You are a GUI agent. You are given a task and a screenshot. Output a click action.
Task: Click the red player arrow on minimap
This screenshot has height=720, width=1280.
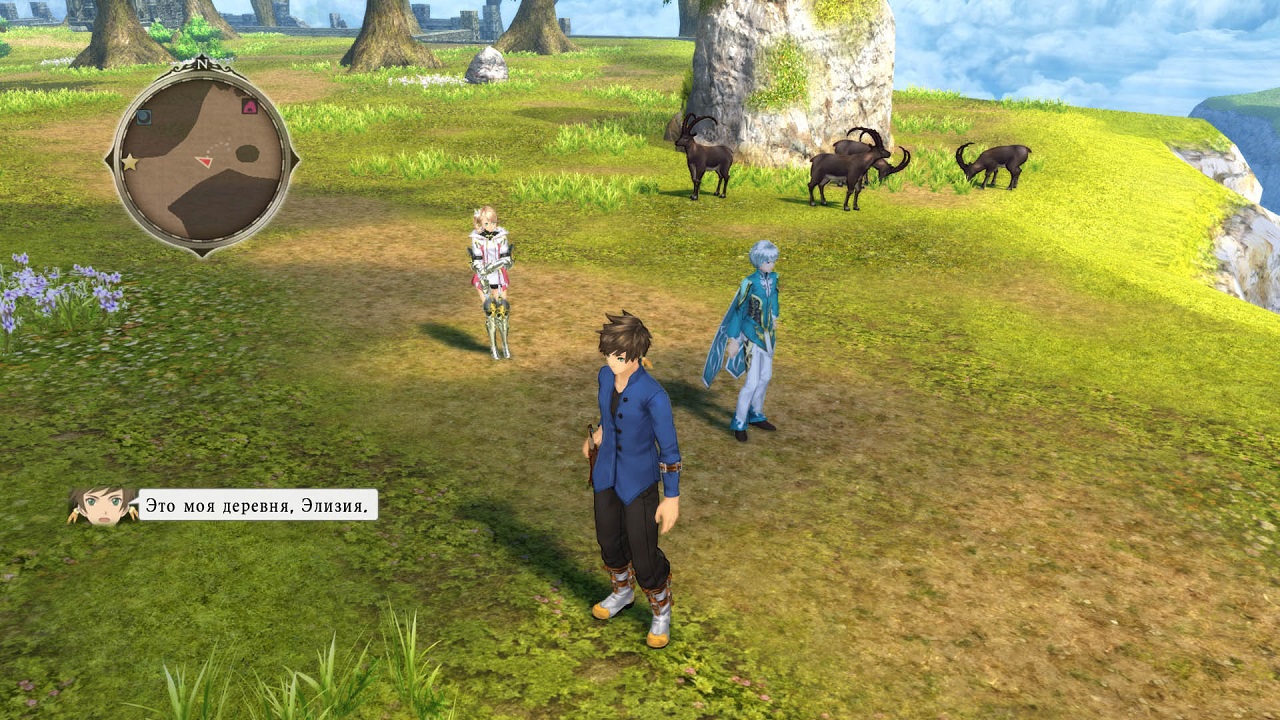[x=205, y=161]
